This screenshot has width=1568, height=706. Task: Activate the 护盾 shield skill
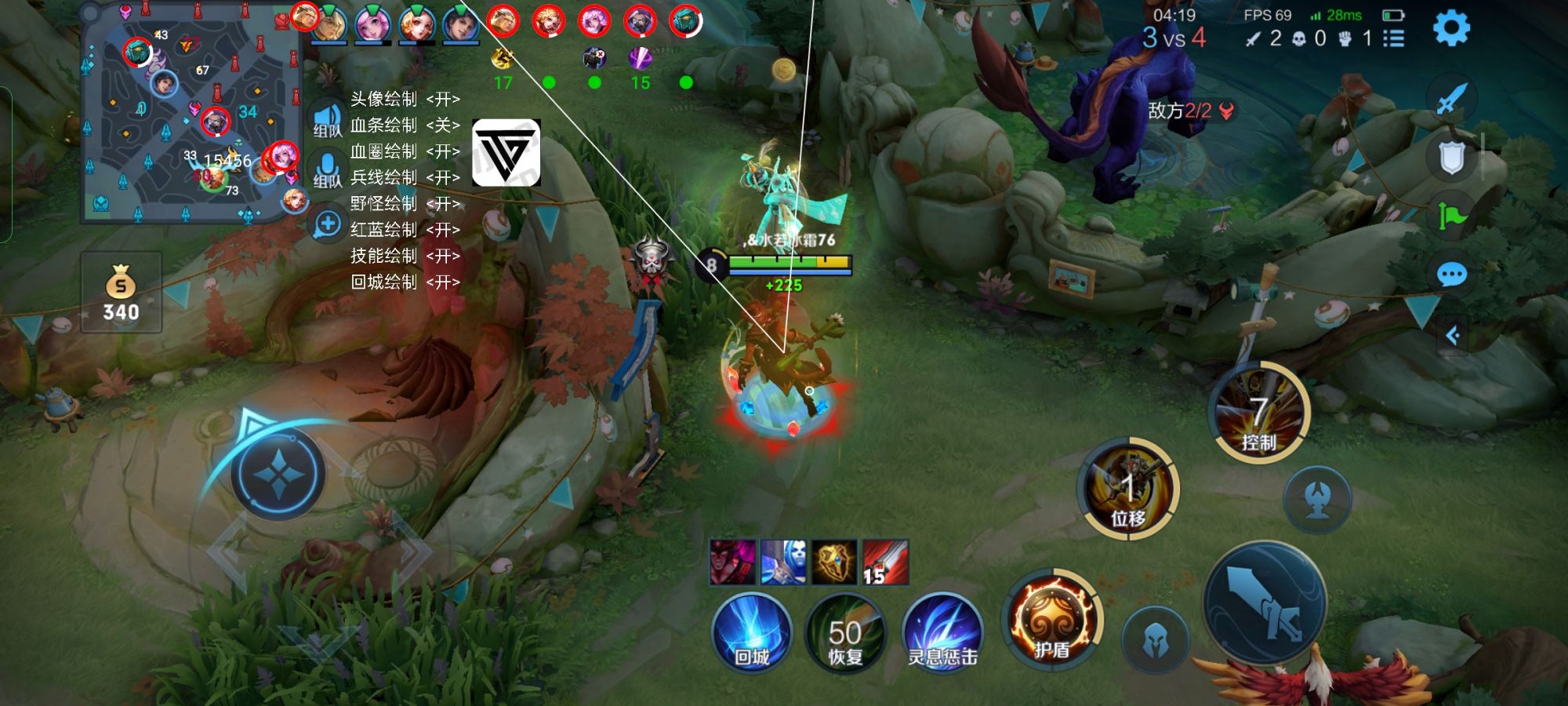[1051, 621]
